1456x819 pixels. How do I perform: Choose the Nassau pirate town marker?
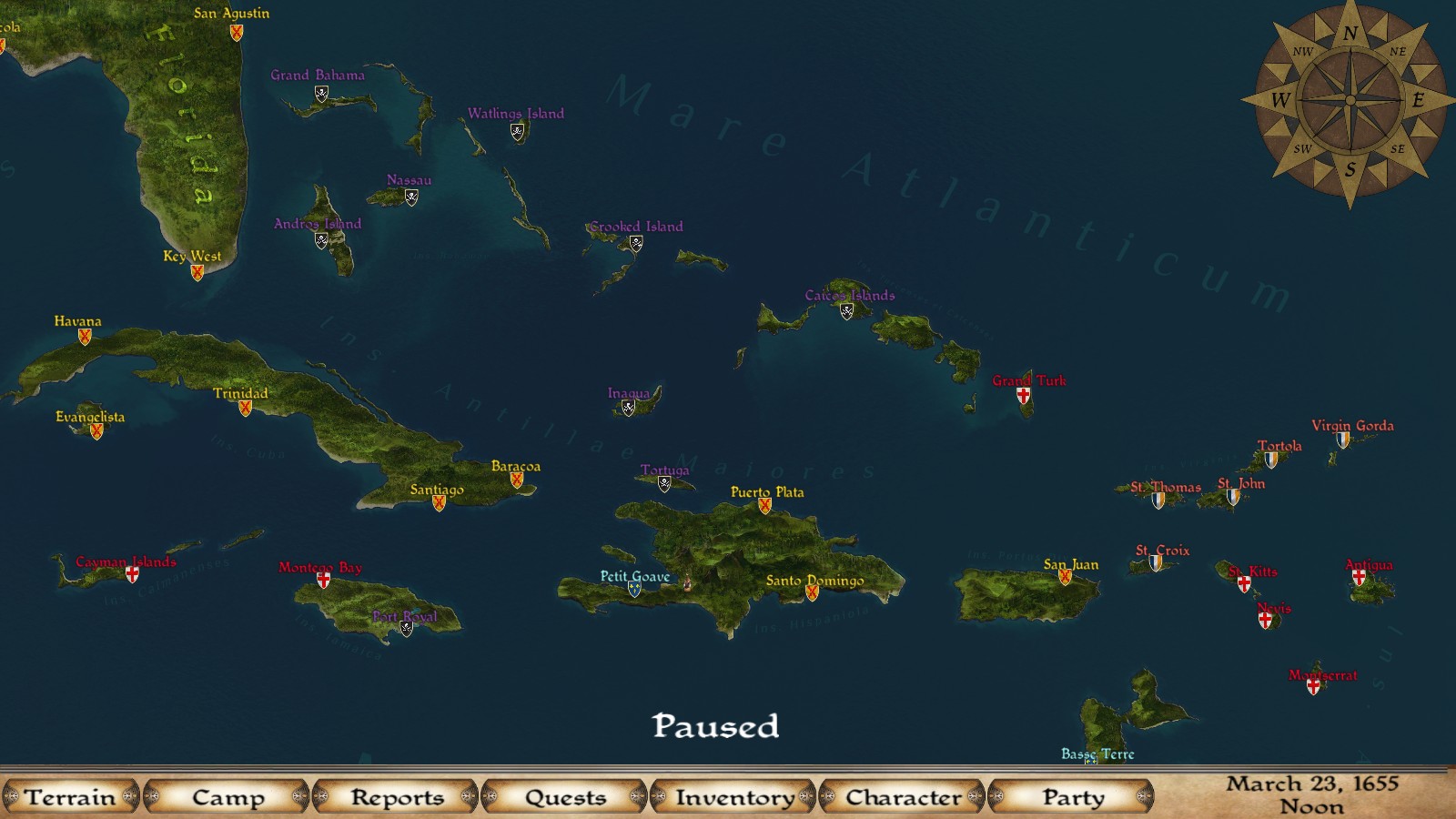coord(411,197)
